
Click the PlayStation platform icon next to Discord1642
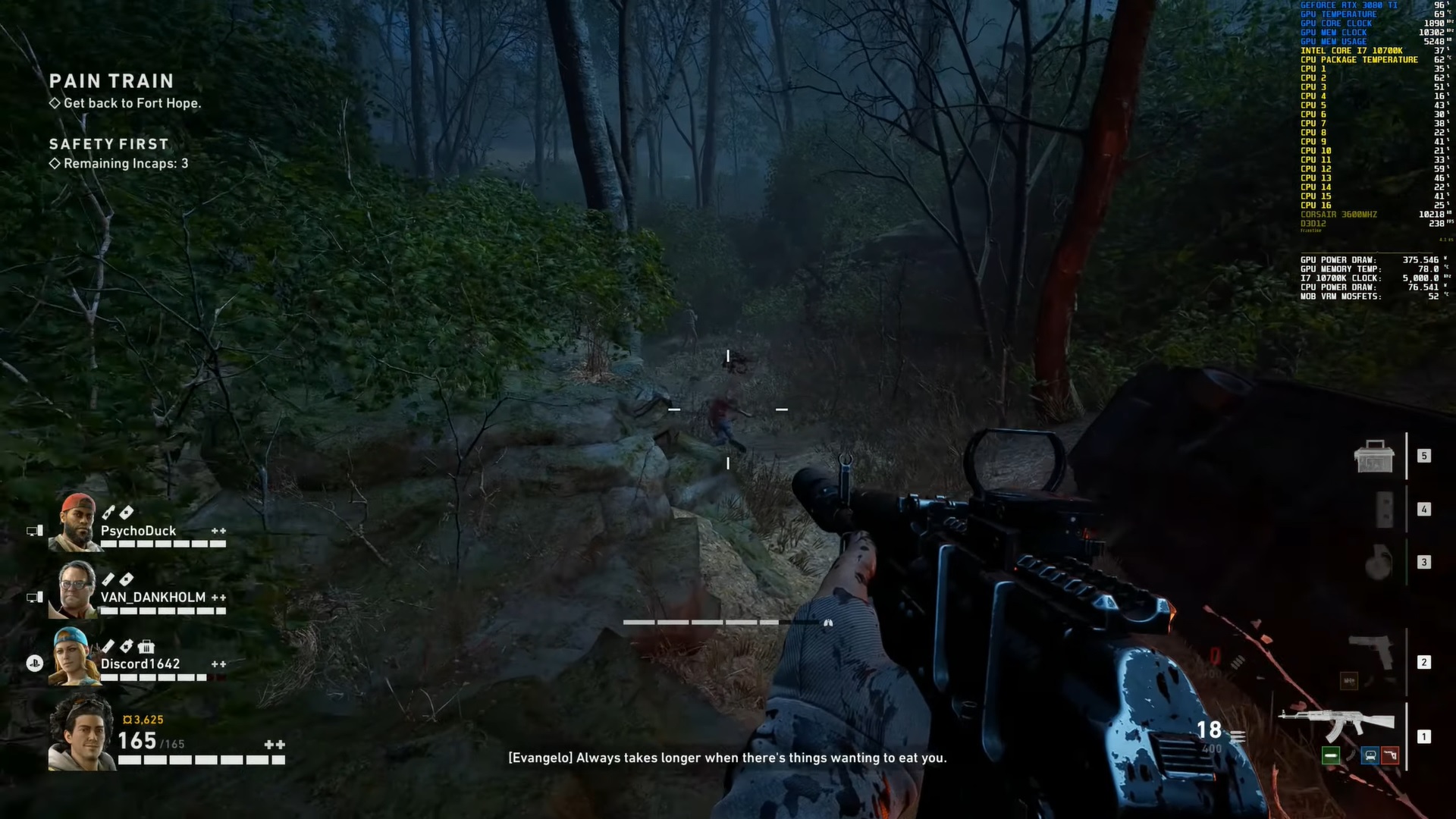click(x=34, y=664)
